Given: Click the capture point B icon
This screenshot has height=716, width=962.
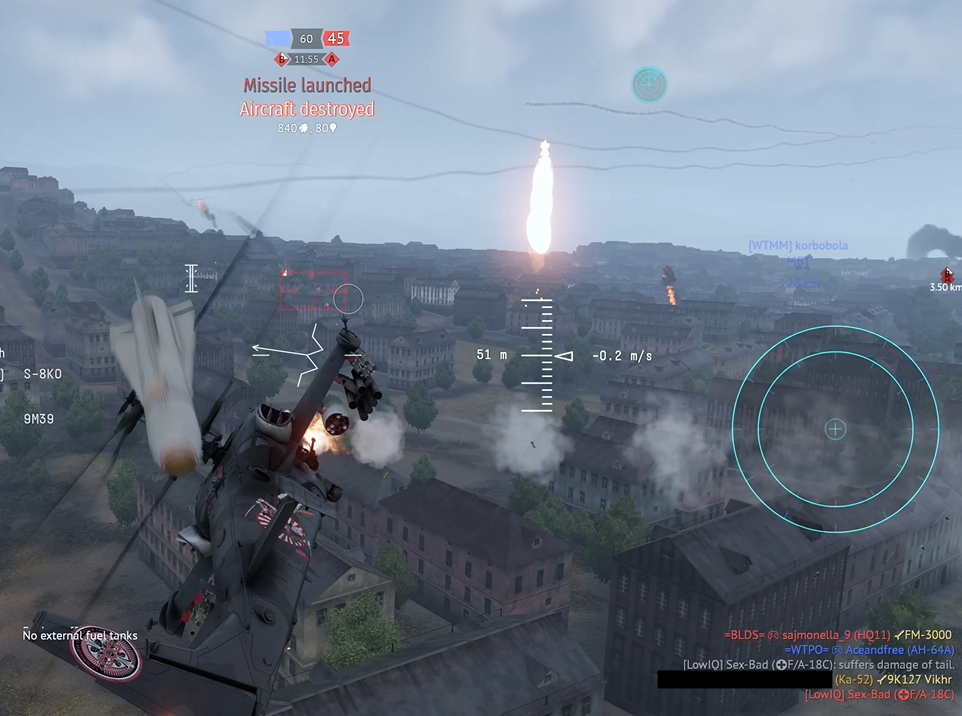Looking at the screenshot, I should (x=282, y=60).
